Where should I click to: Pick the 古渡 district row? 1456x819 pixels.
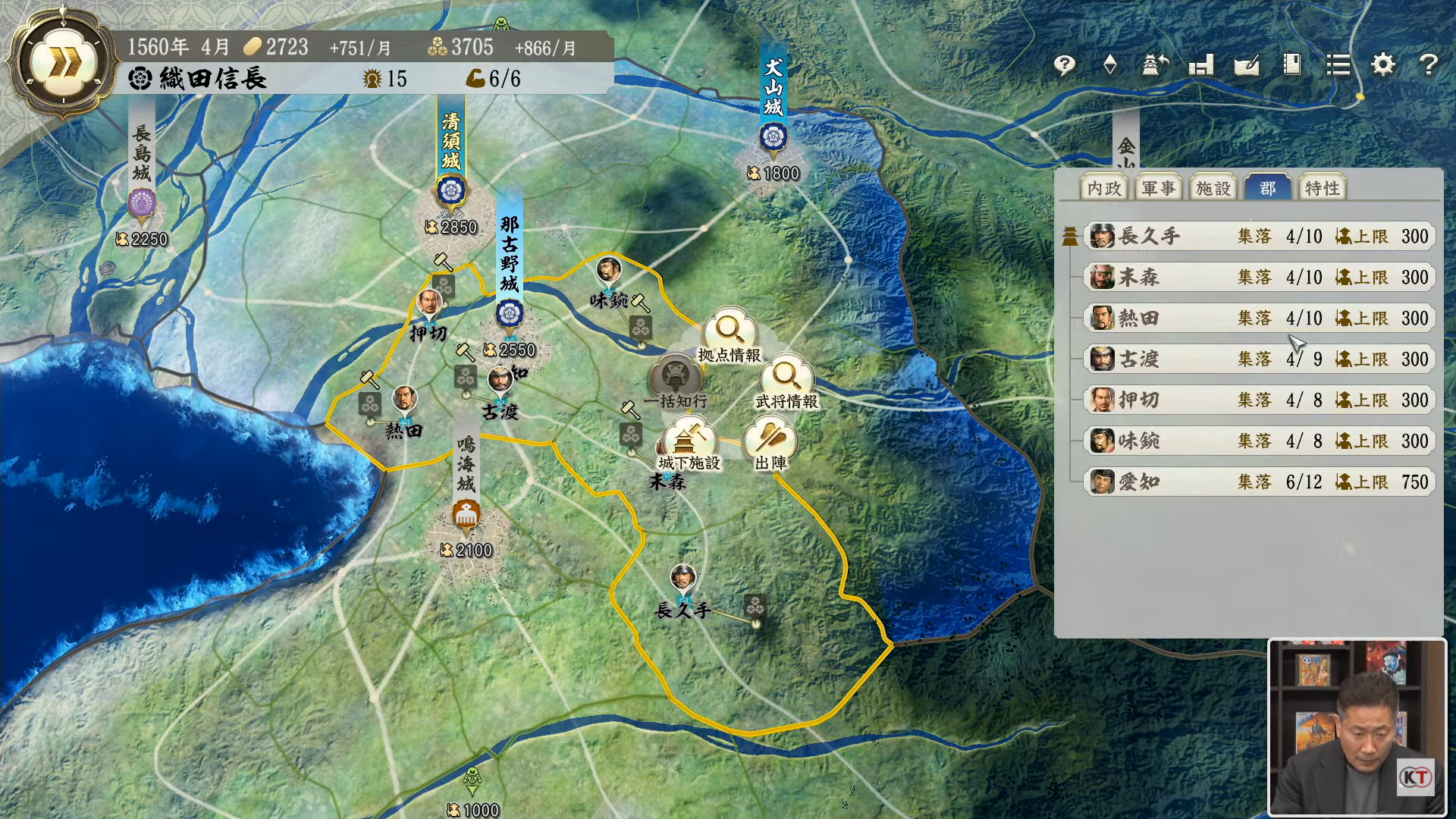pyautogui.click(x=1259, y=359)
